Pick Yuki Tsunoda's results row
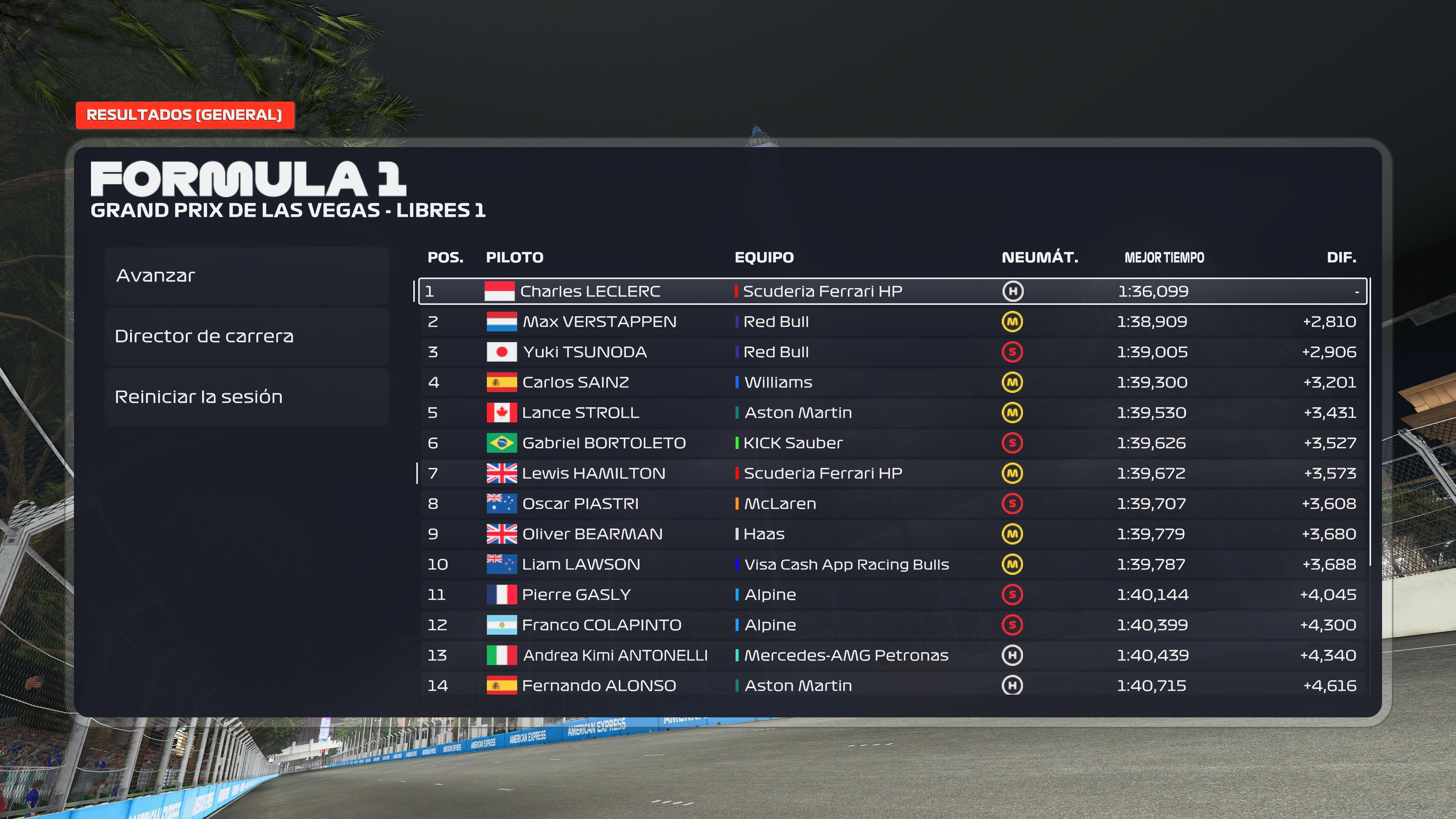 point(892,352)
